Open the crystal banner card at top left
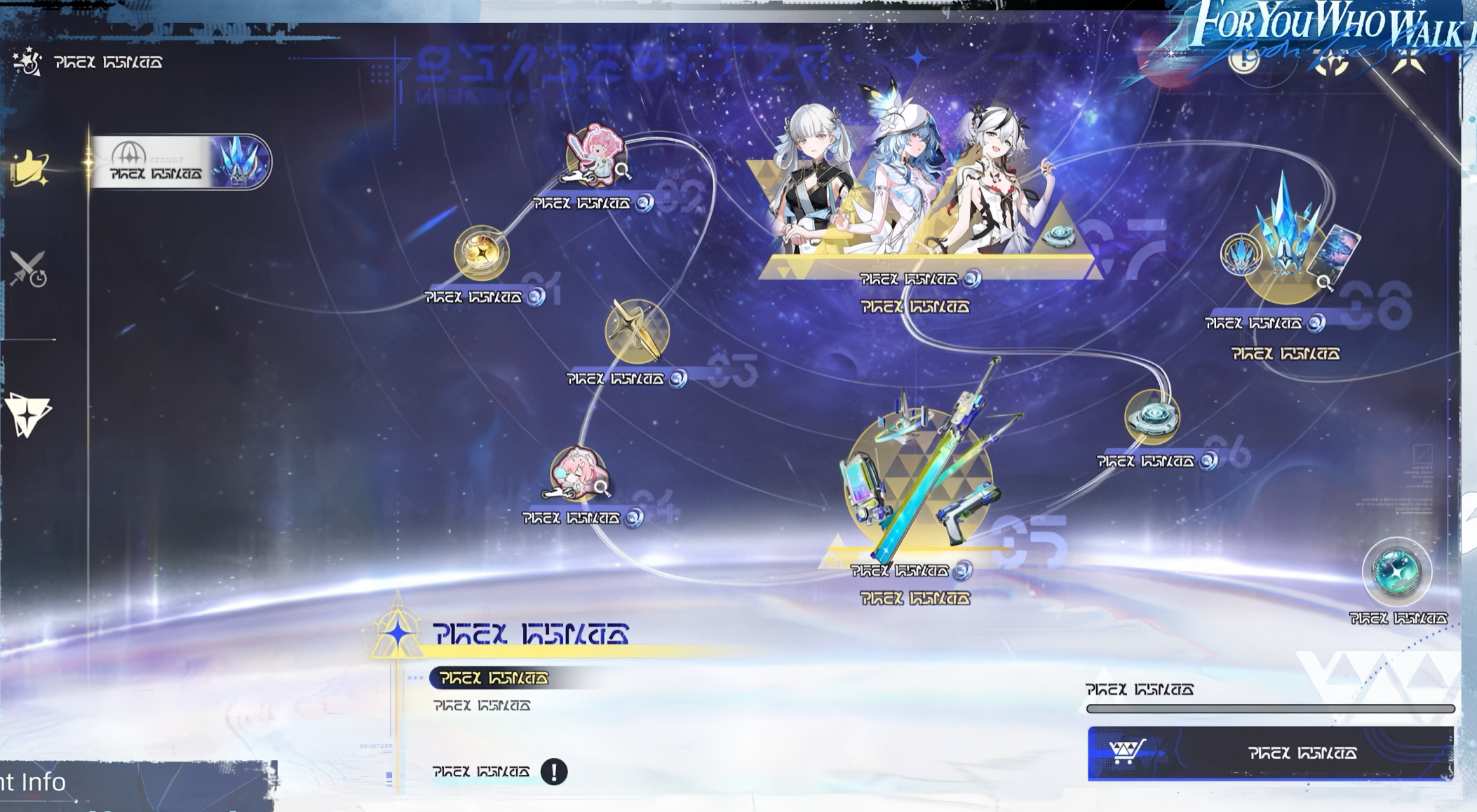 pyautogui.click(x=180, y=162)
